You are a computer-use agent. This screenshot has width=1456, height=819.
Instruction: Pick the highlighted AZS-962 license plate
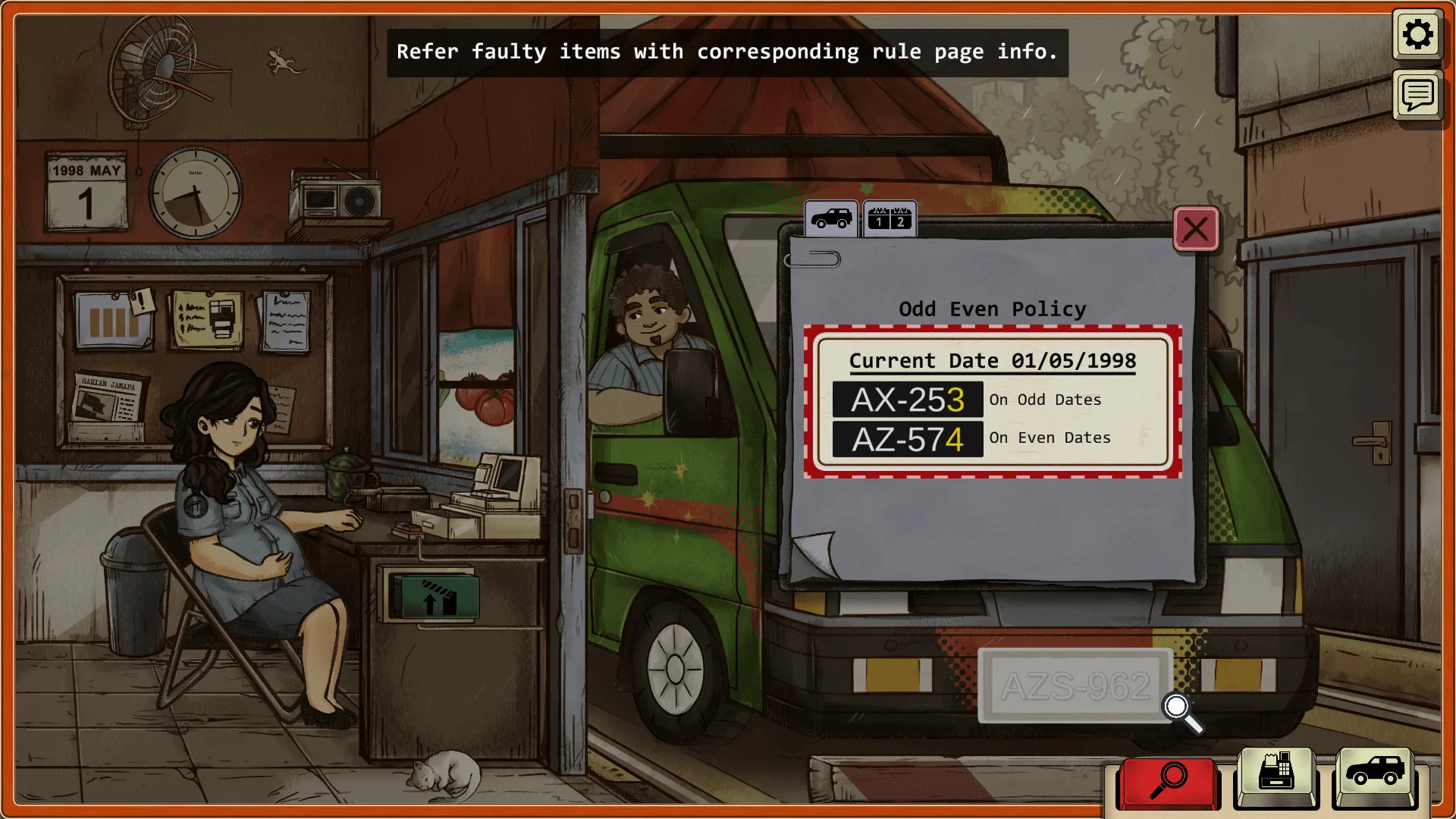(1075, 686)
